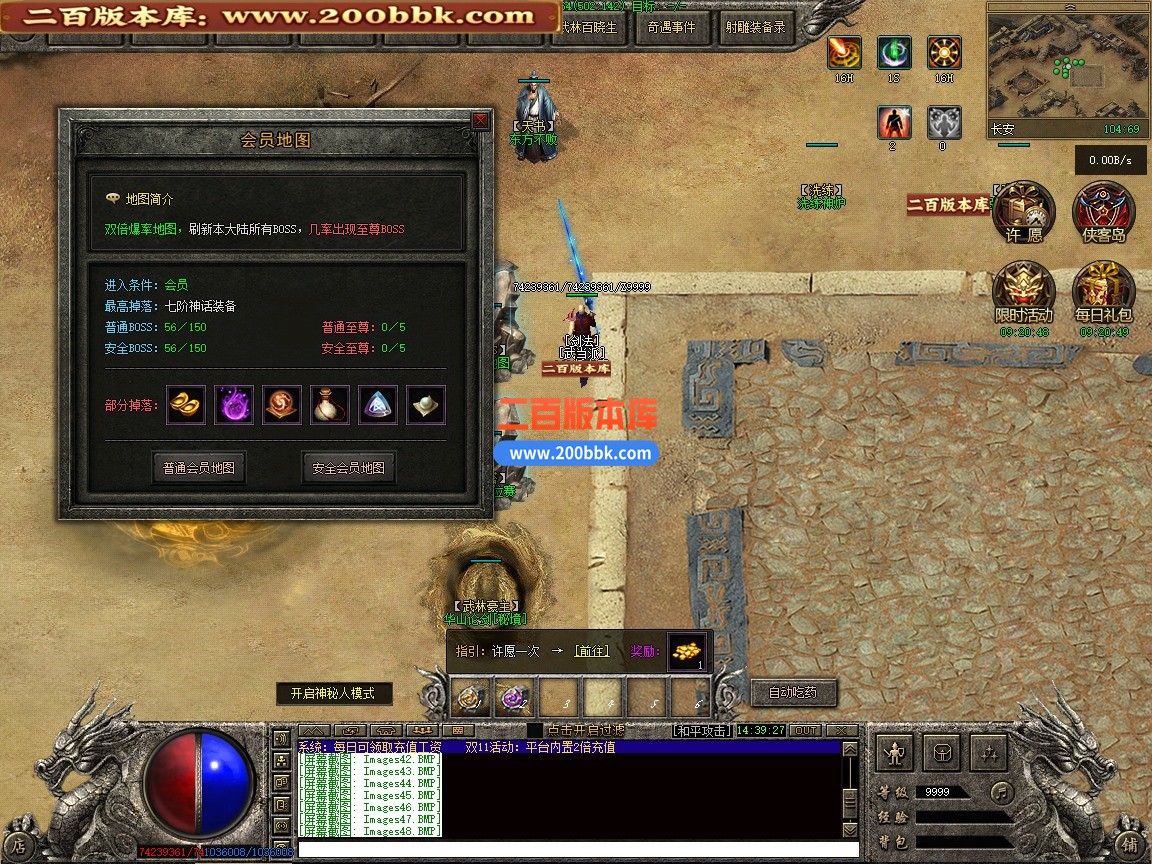Toggle the music note sound button
This screenshot has height=864, width=1152.
coord(1001,792)
